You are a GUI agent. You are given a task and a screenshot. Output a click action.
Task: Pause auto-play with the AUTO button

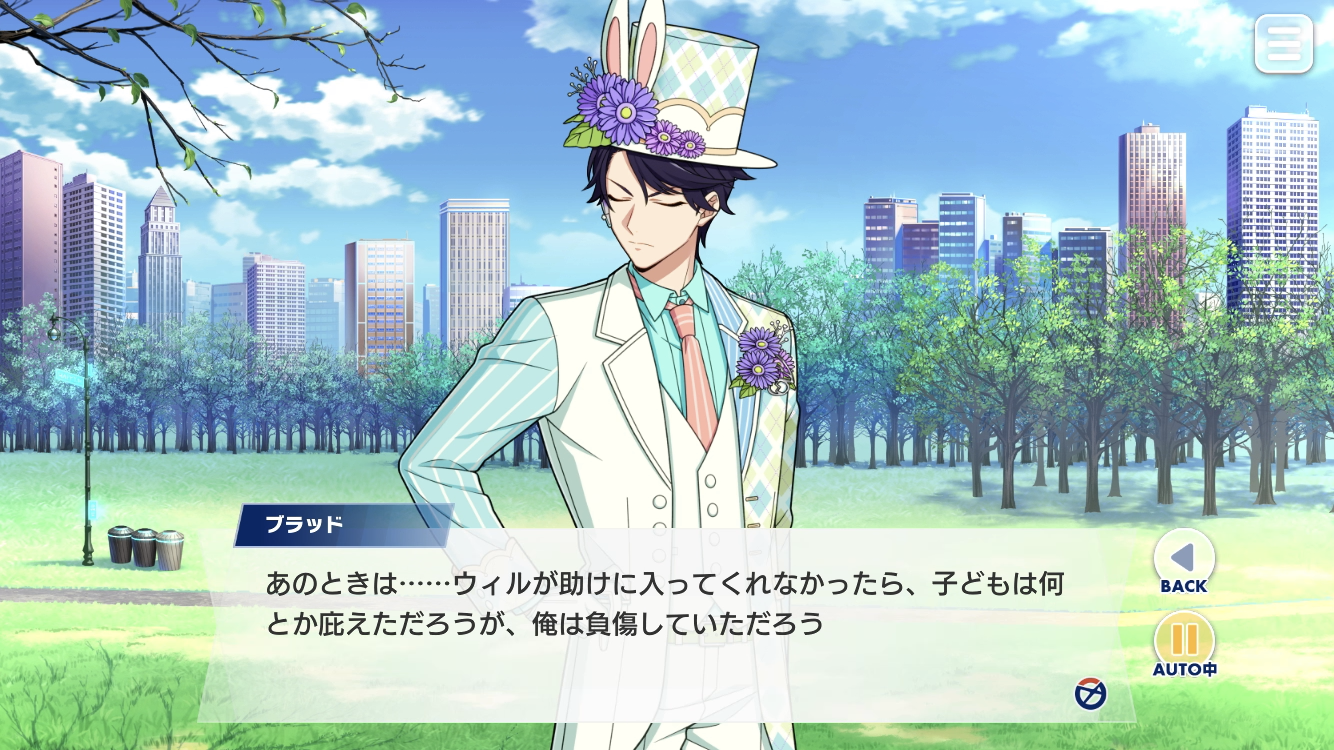(1184, 641)
